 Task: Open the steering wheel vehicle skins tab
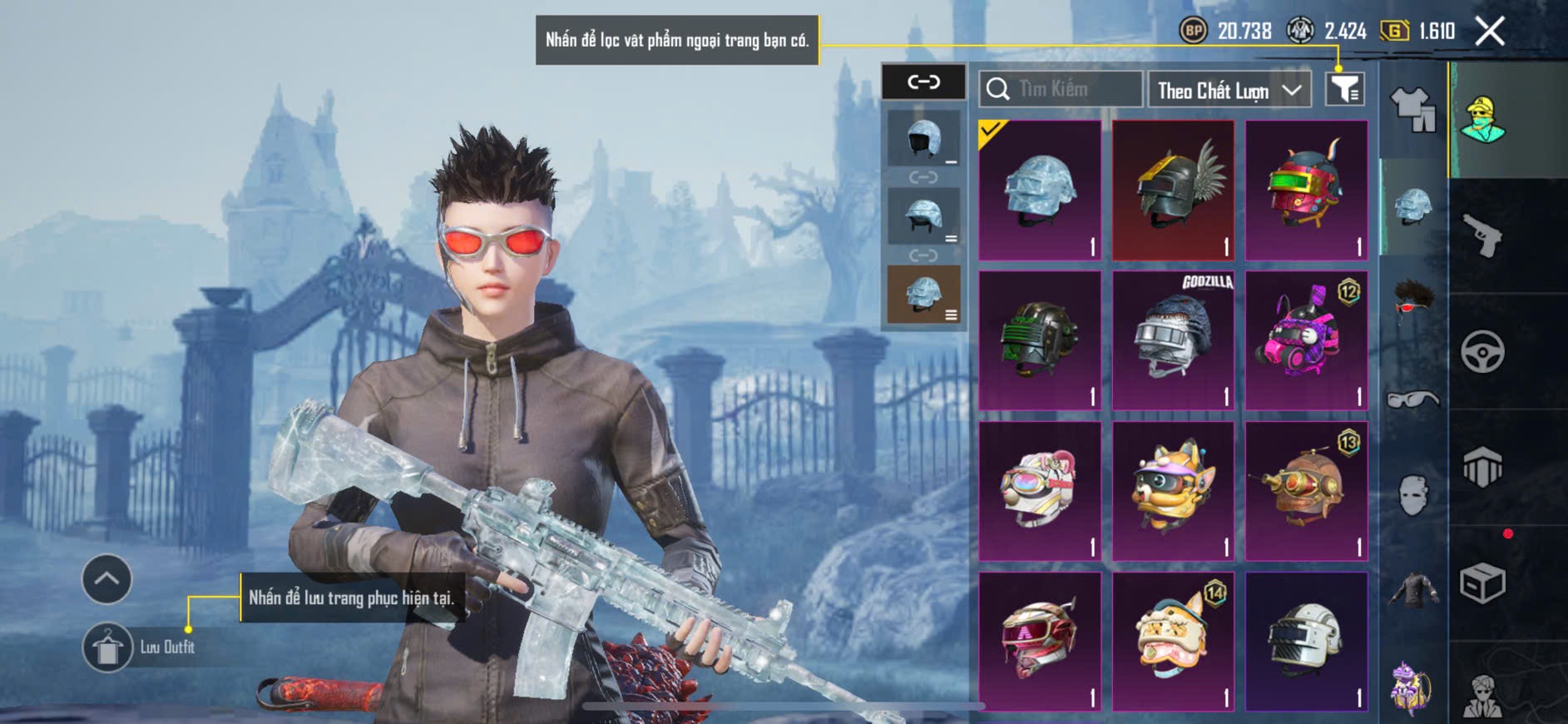[1482, 352]
